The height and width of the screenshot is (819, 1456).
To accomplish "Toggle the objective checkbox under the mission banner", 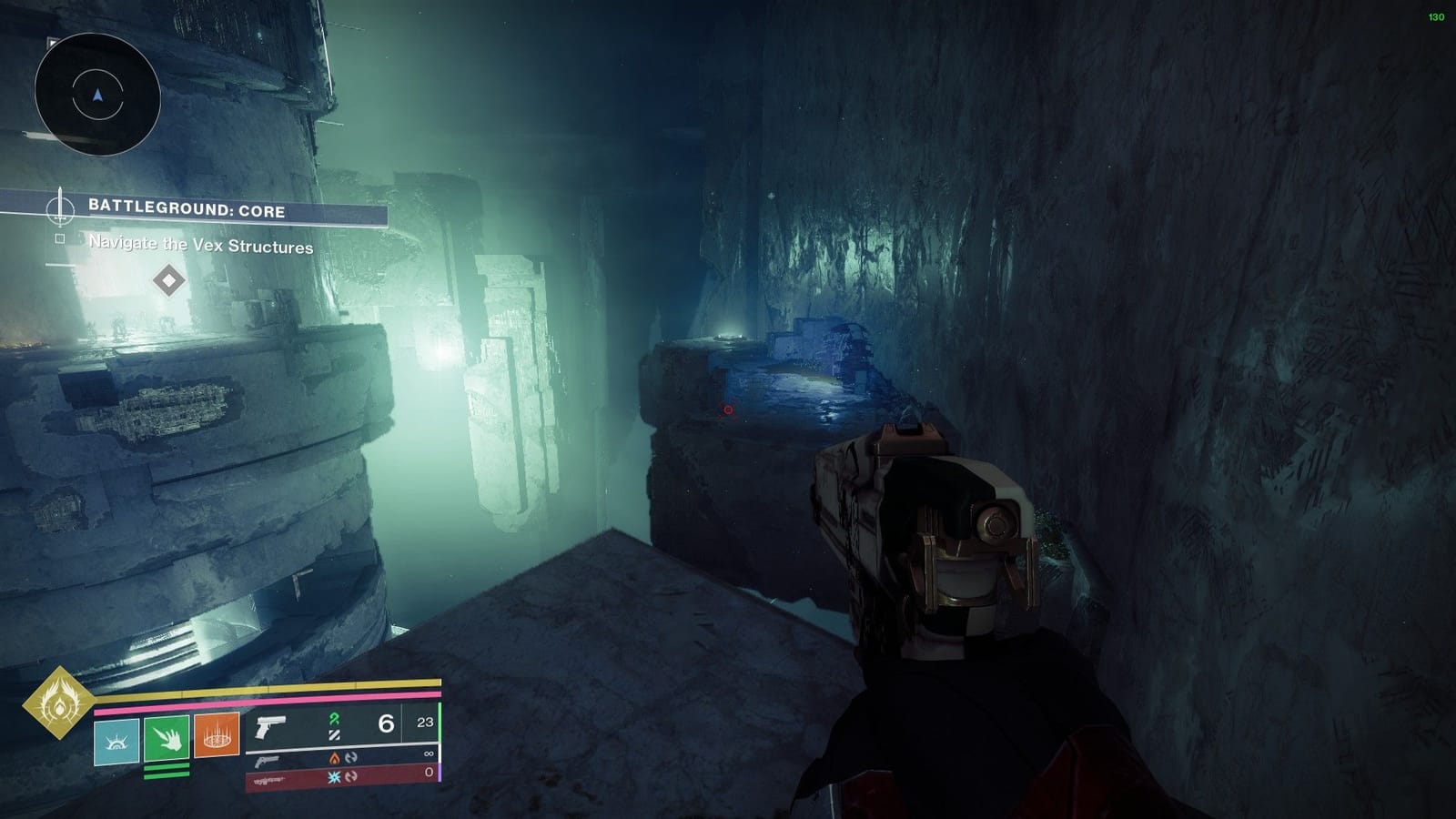I will (60, 238).
